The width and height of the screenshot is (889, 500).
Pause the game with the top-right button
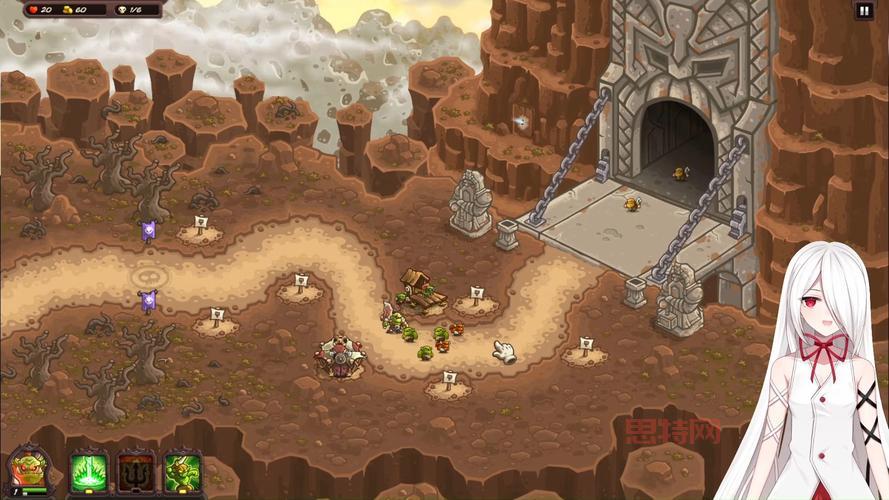click(x=864, y=11)
